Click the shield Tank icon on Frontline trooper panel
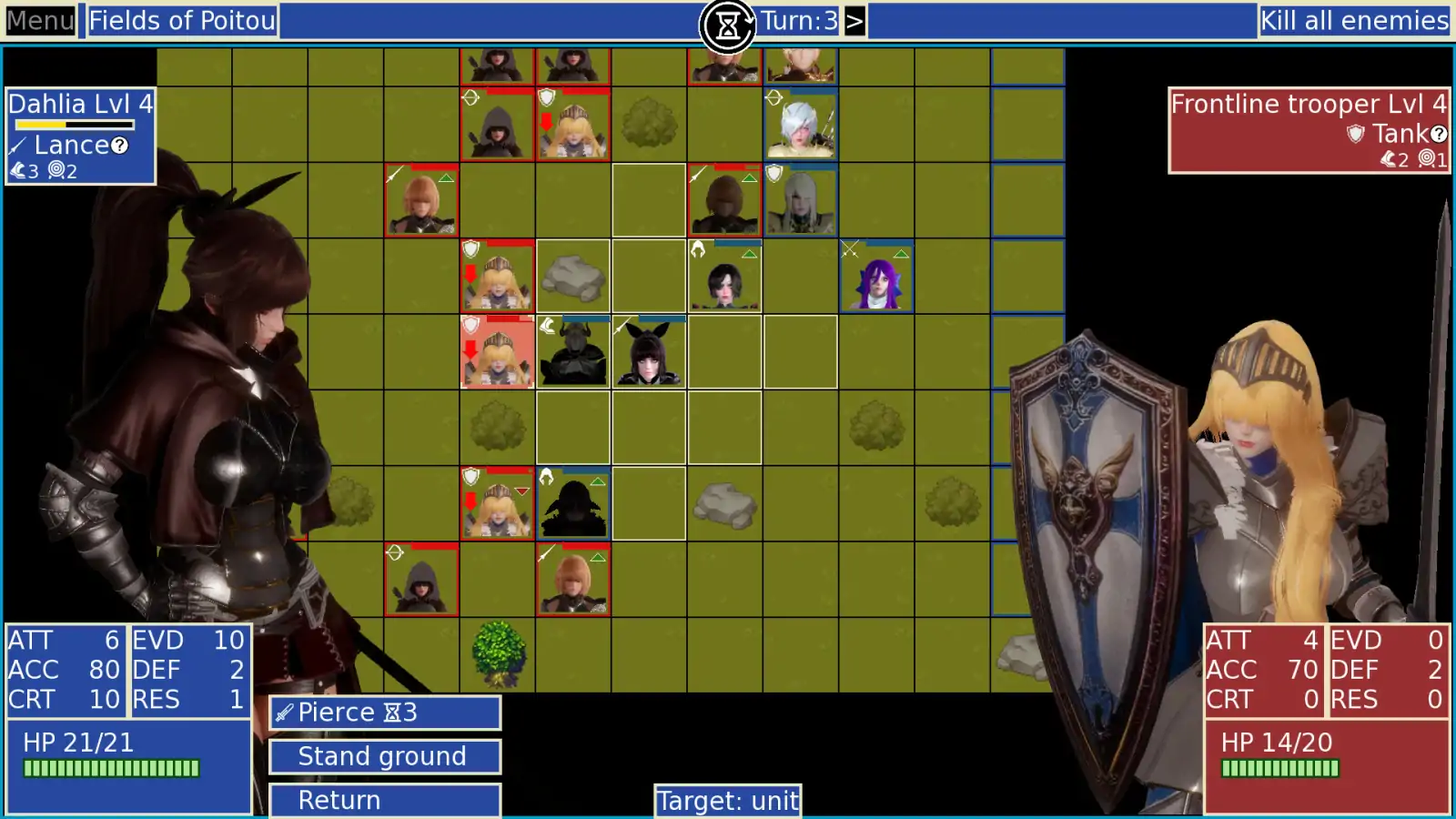Screen dimensions: 1456x819 coord(1355,134)
